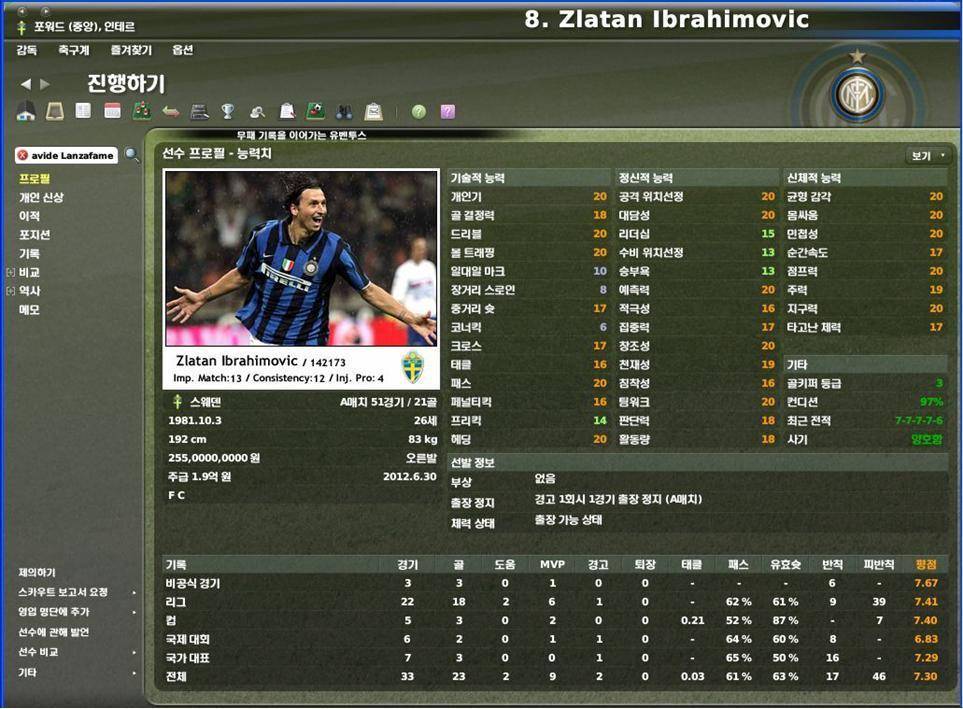Open the 옵션 (Options) menu

[x=182, y=50]
